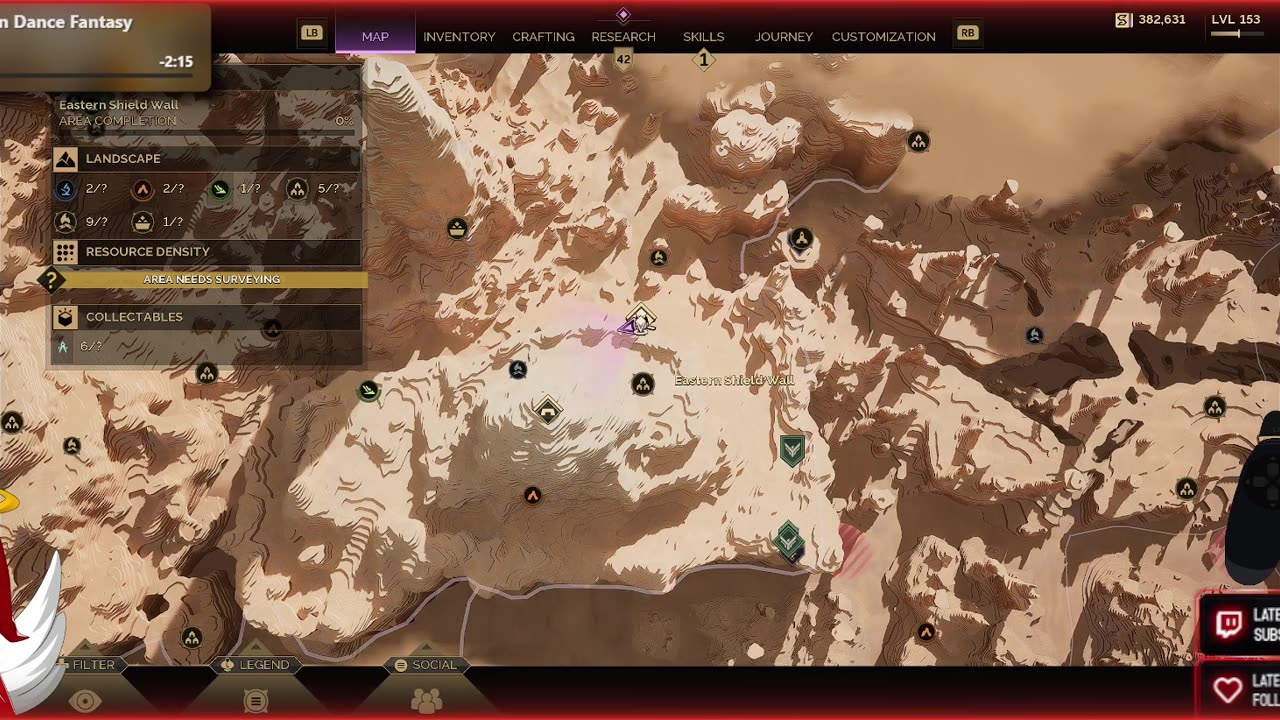Image resolution: width=1280 pixels, height=720 pixels.
Task: Expand the Landscape section
Action: (207, 159)
